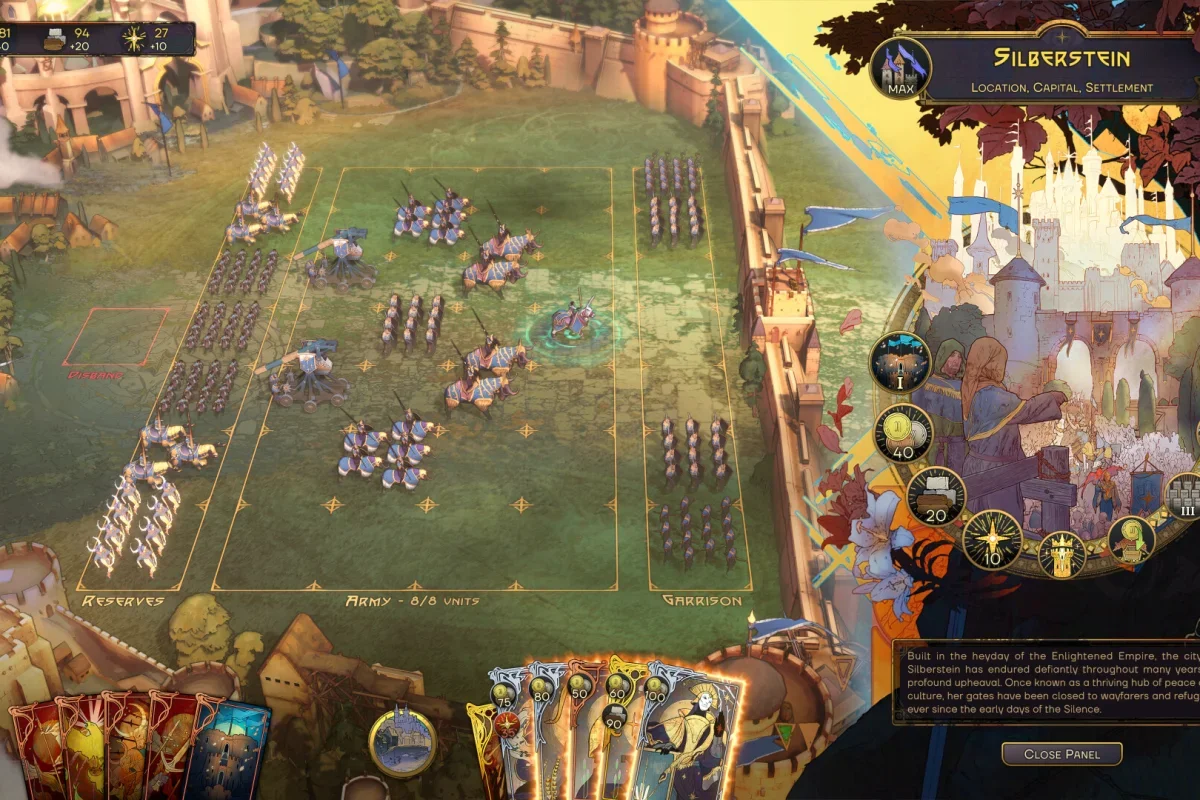This screenshot has width=1200, height=800.
Task: Select the blue banner gate tier I icon
Action: (899, 362)
